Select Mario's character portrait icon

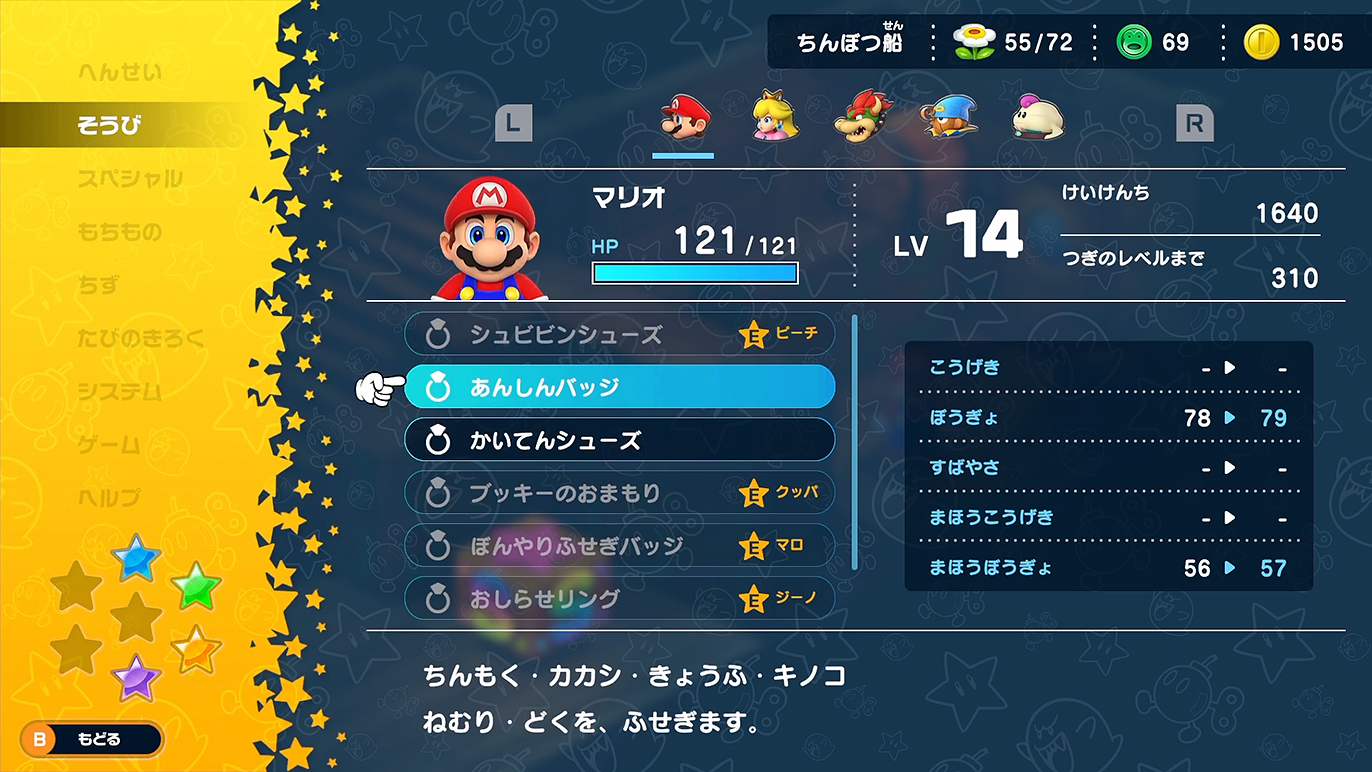[x=683, y=118]
